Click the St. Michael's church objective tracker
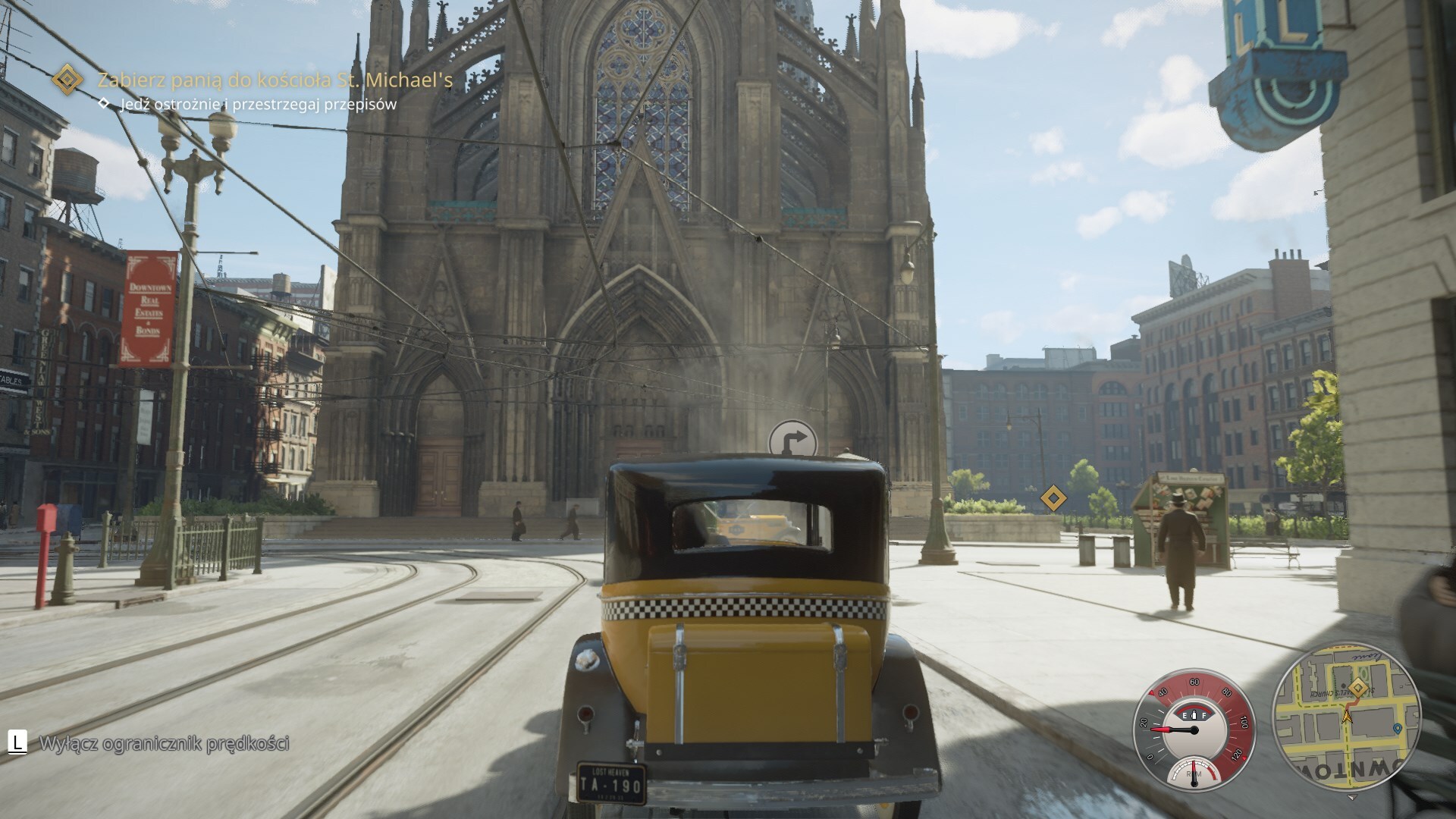 [x=275, y=80]
